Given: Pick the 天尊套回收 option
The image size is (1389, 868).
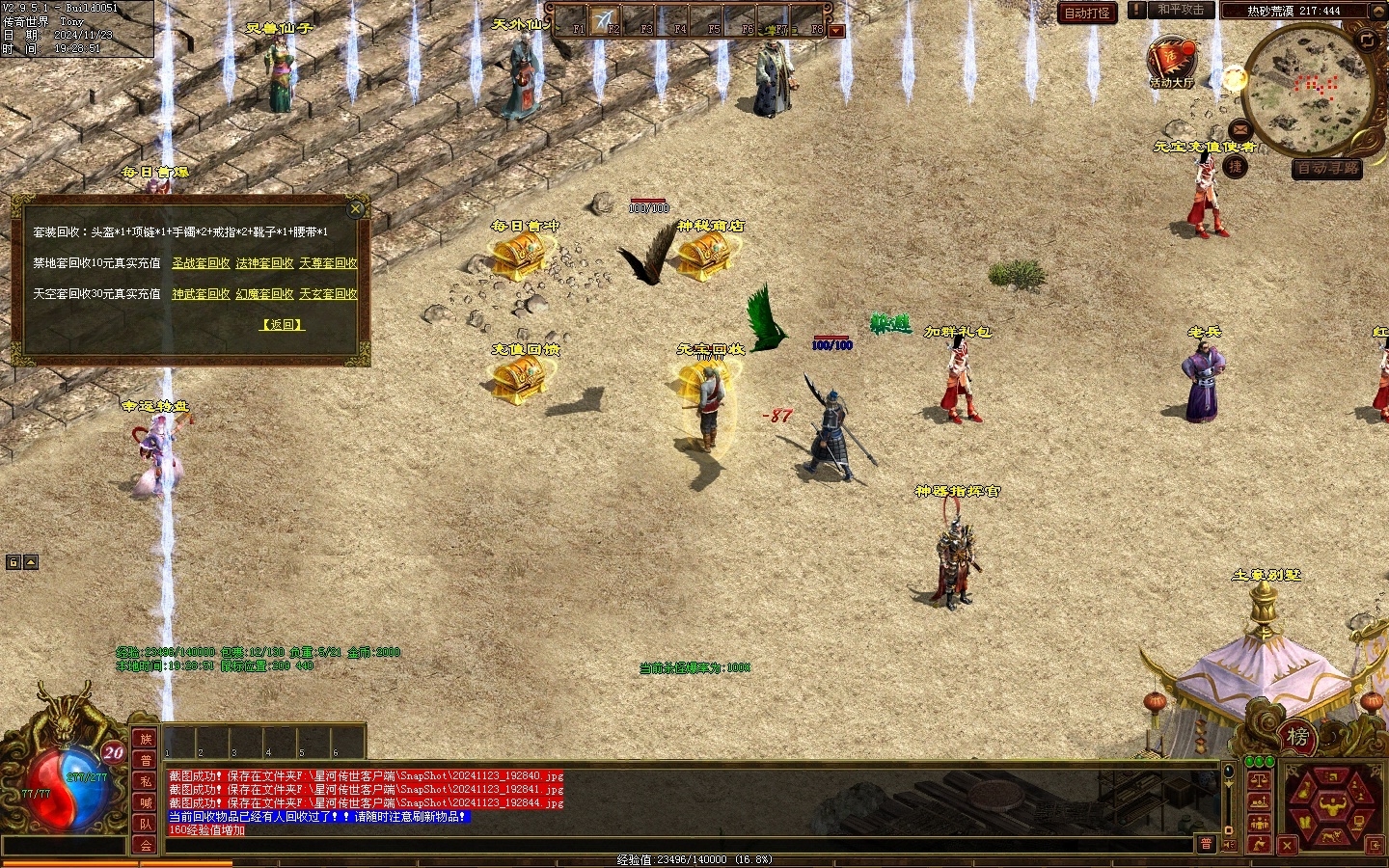Looking at the screenshot, I should tap(328, 263).
